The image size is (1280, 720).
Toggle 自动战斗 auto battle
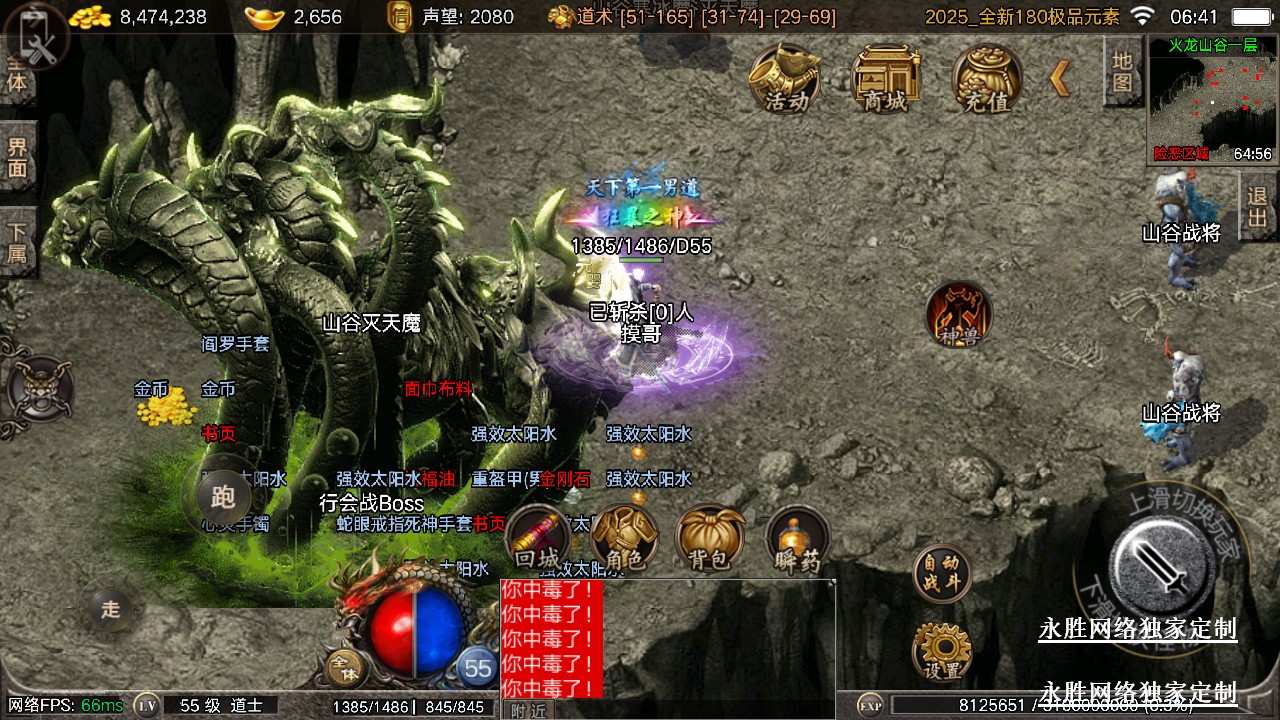pos(942,574)
